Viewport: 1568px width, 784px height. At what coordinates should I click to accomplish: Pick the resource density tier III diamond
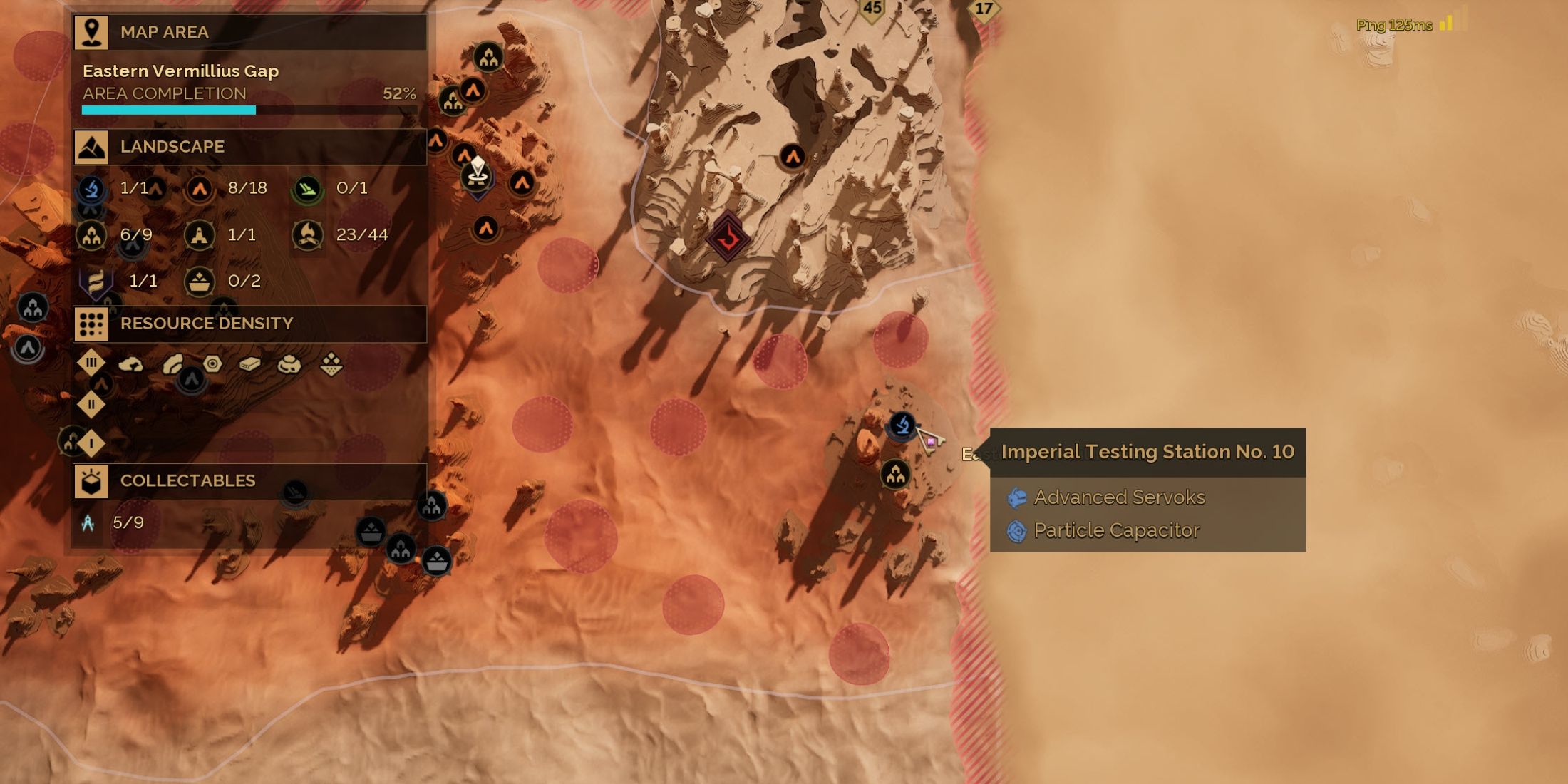[x=91, y=363]
